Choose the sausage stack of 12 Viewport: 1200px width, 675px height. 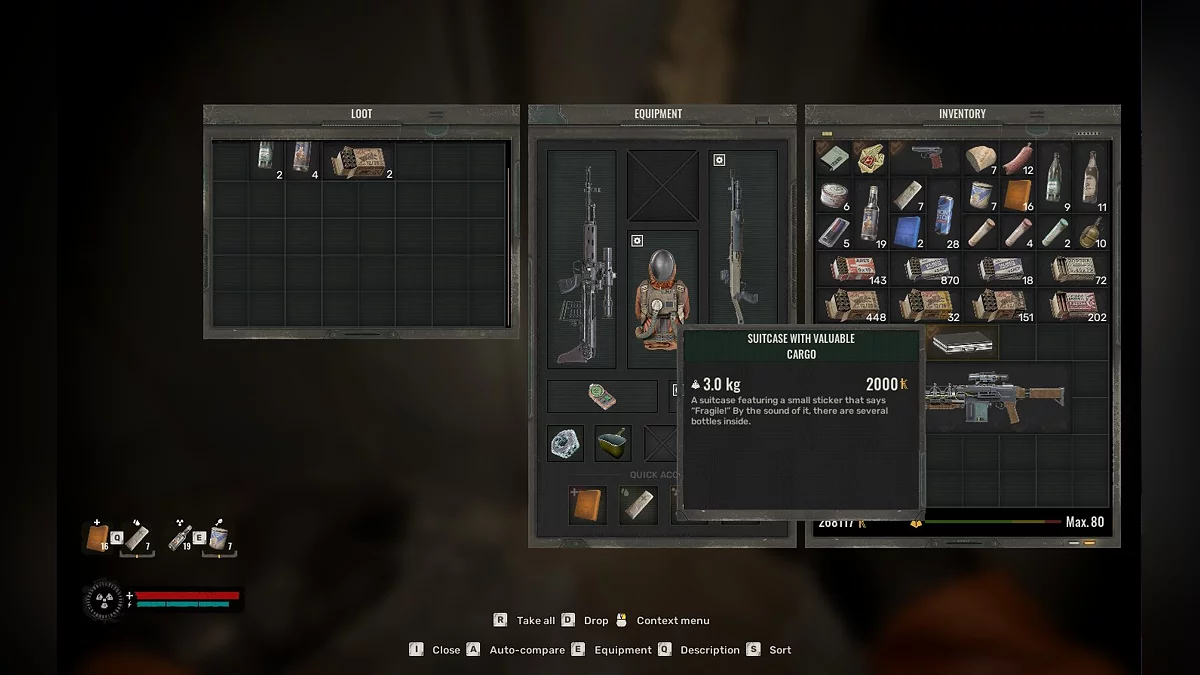[1017, 158]
